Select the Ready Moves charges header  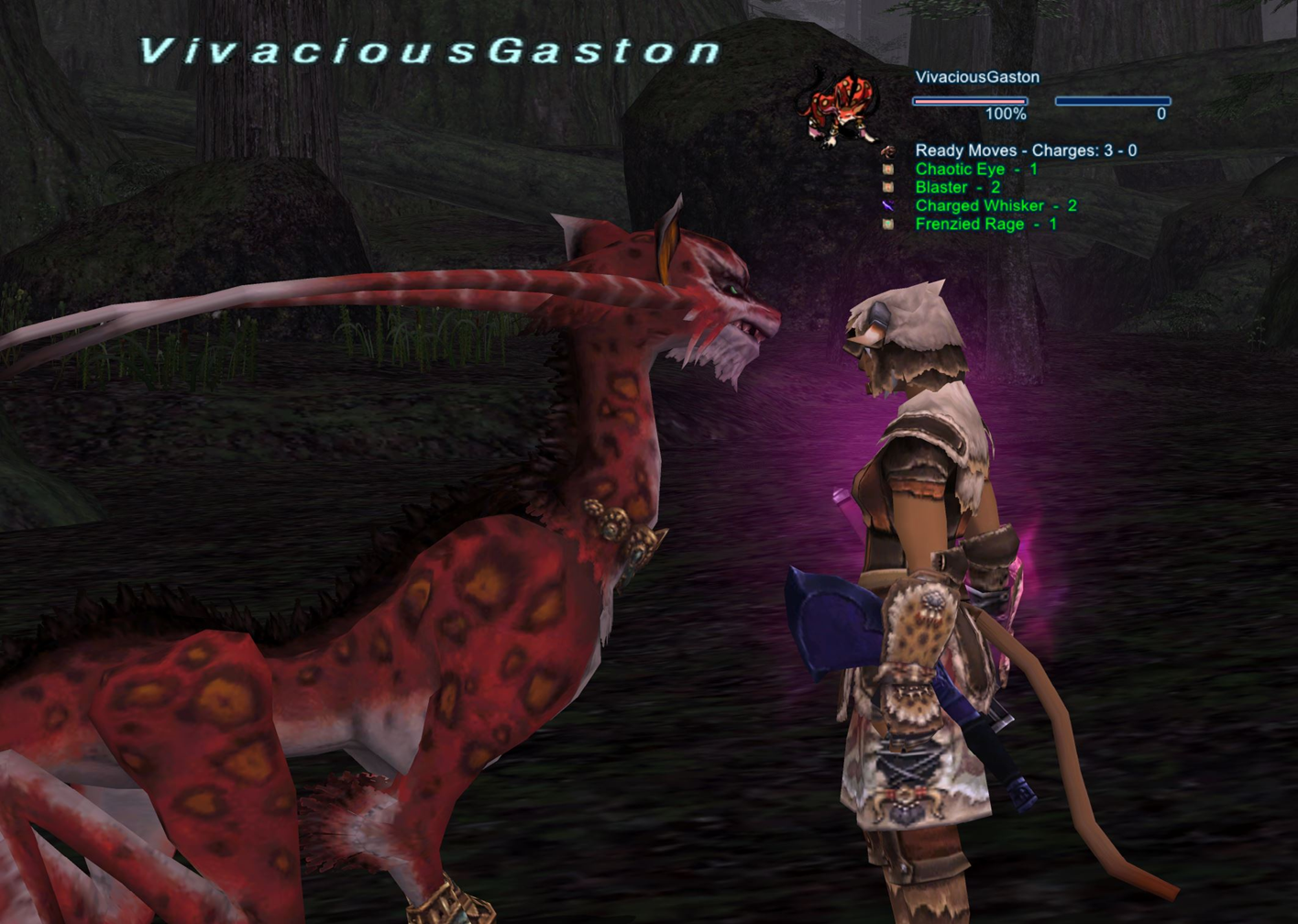pyautogui.click(x=1025, y=151)
